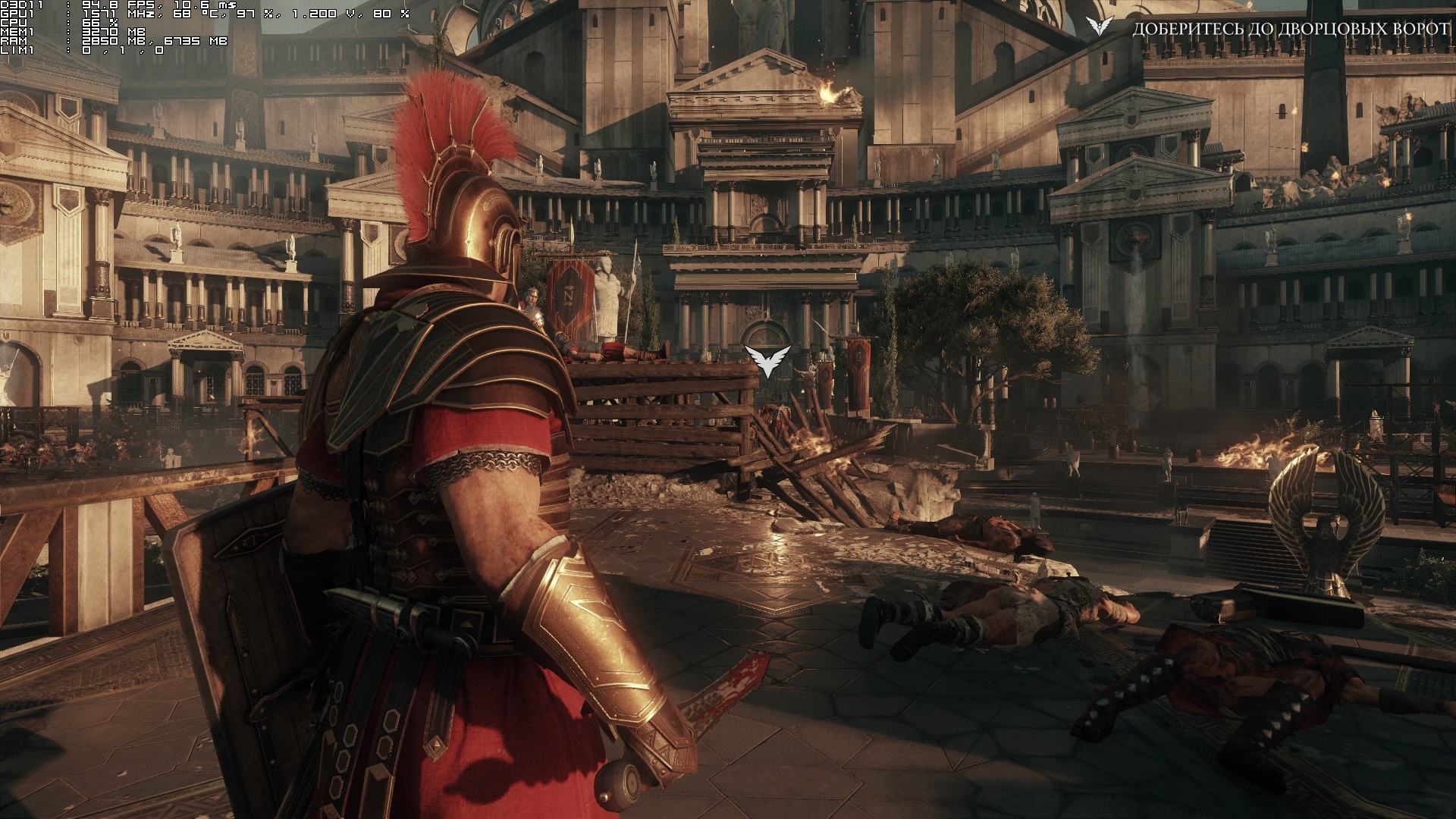Click the eagle waypoint marker
Image resolution: width=1456 pixels, height=819 pixels.
point(767,361)
